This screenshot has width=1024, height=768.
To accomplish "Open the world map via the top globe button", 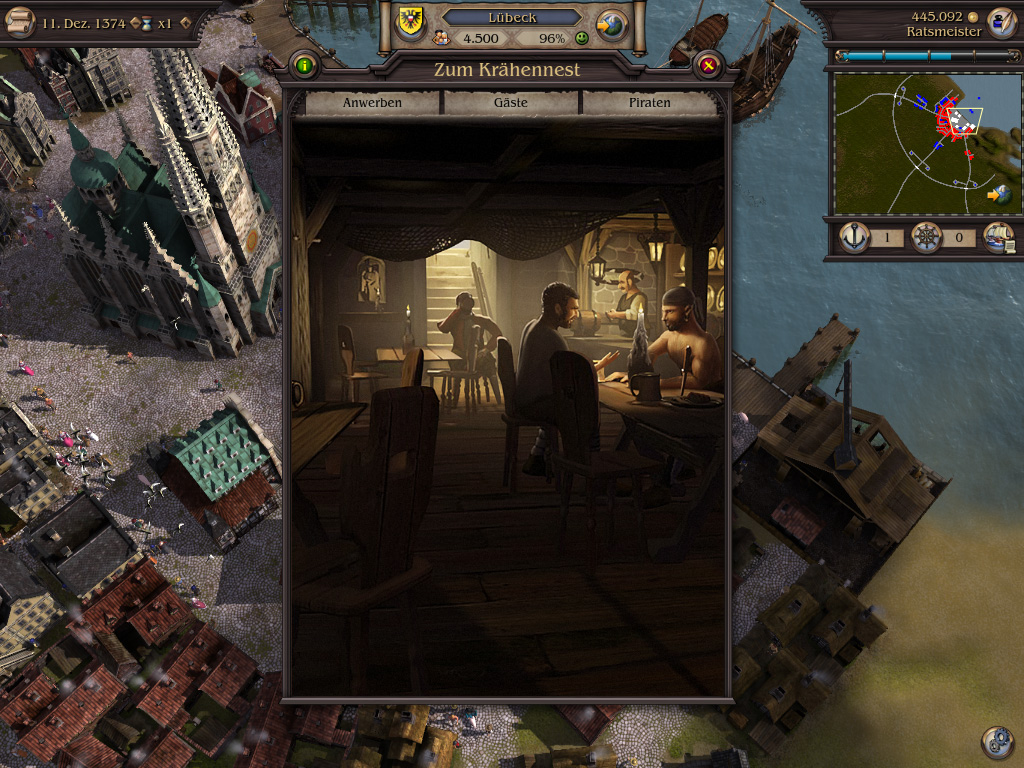I will [x=611, y=24].
